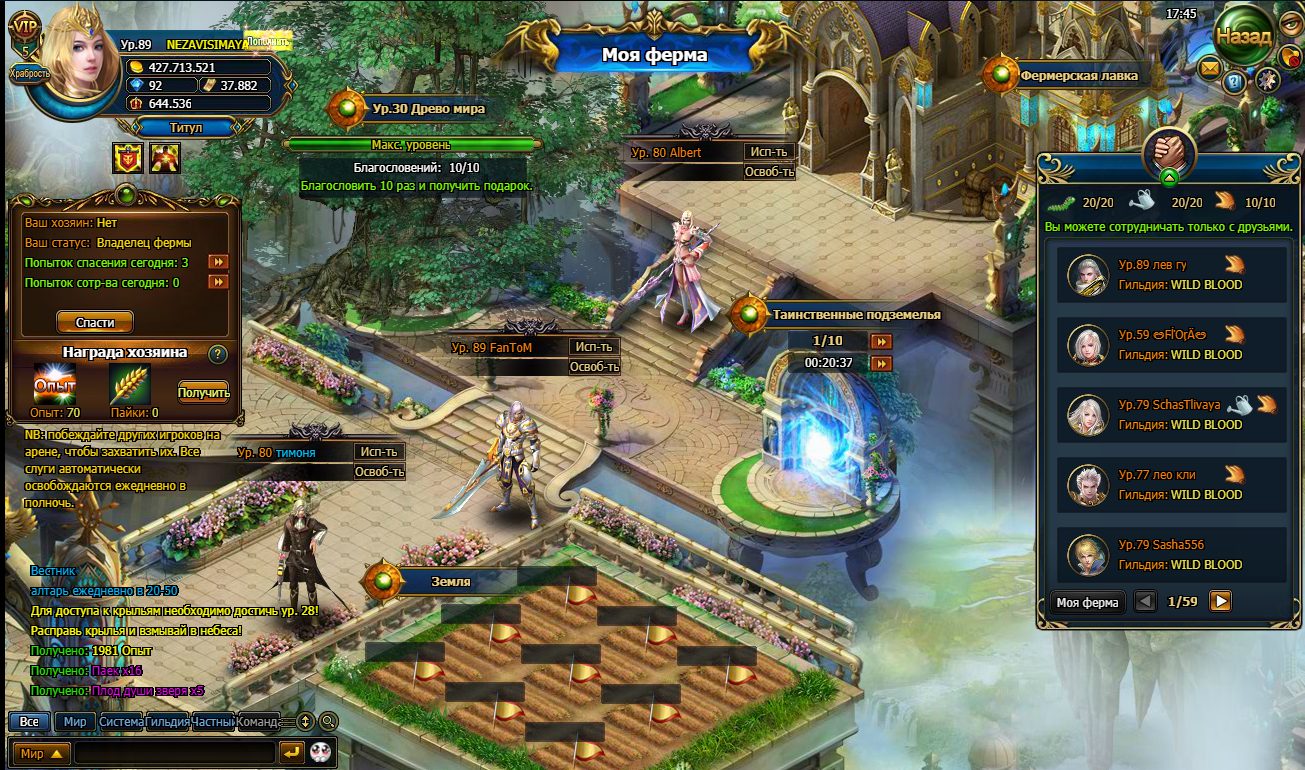Image resolution: width=1305 pixels, height=770 pixels.
Task: Click the chat message input field
Action: pos(175,752)
